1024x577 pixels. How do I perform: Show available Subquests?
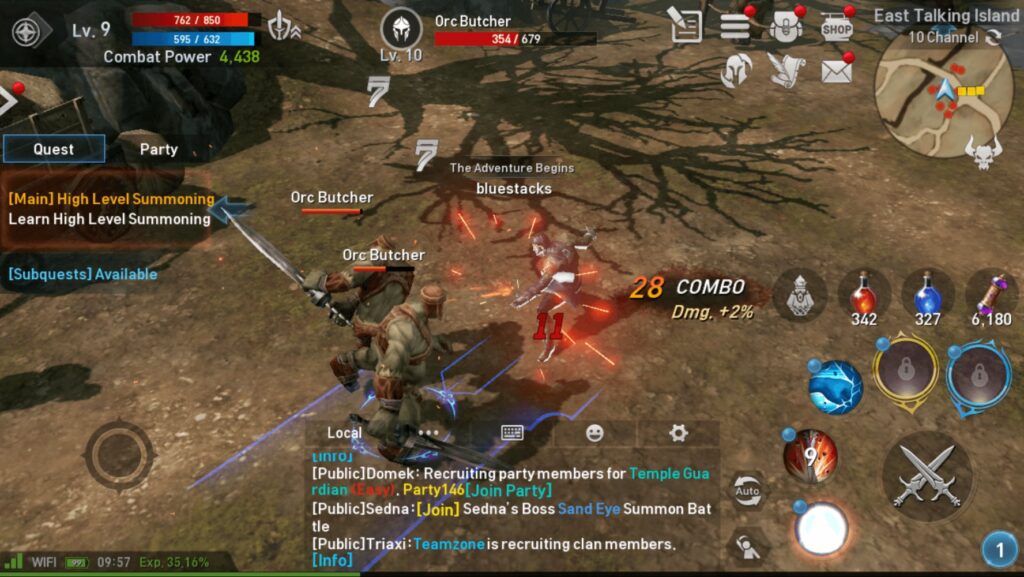pyautogui.click(x=83, y=274)
